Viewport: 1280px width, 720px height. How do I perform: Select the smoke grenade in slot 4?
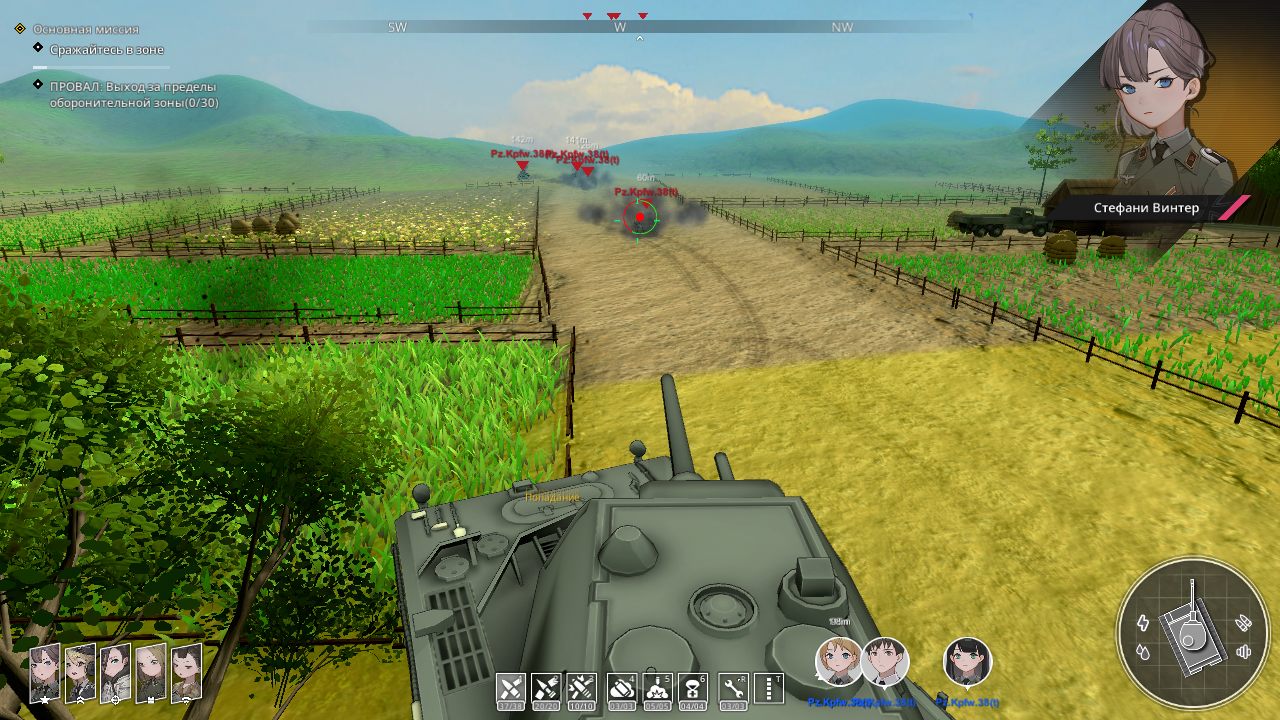(621, 687)
